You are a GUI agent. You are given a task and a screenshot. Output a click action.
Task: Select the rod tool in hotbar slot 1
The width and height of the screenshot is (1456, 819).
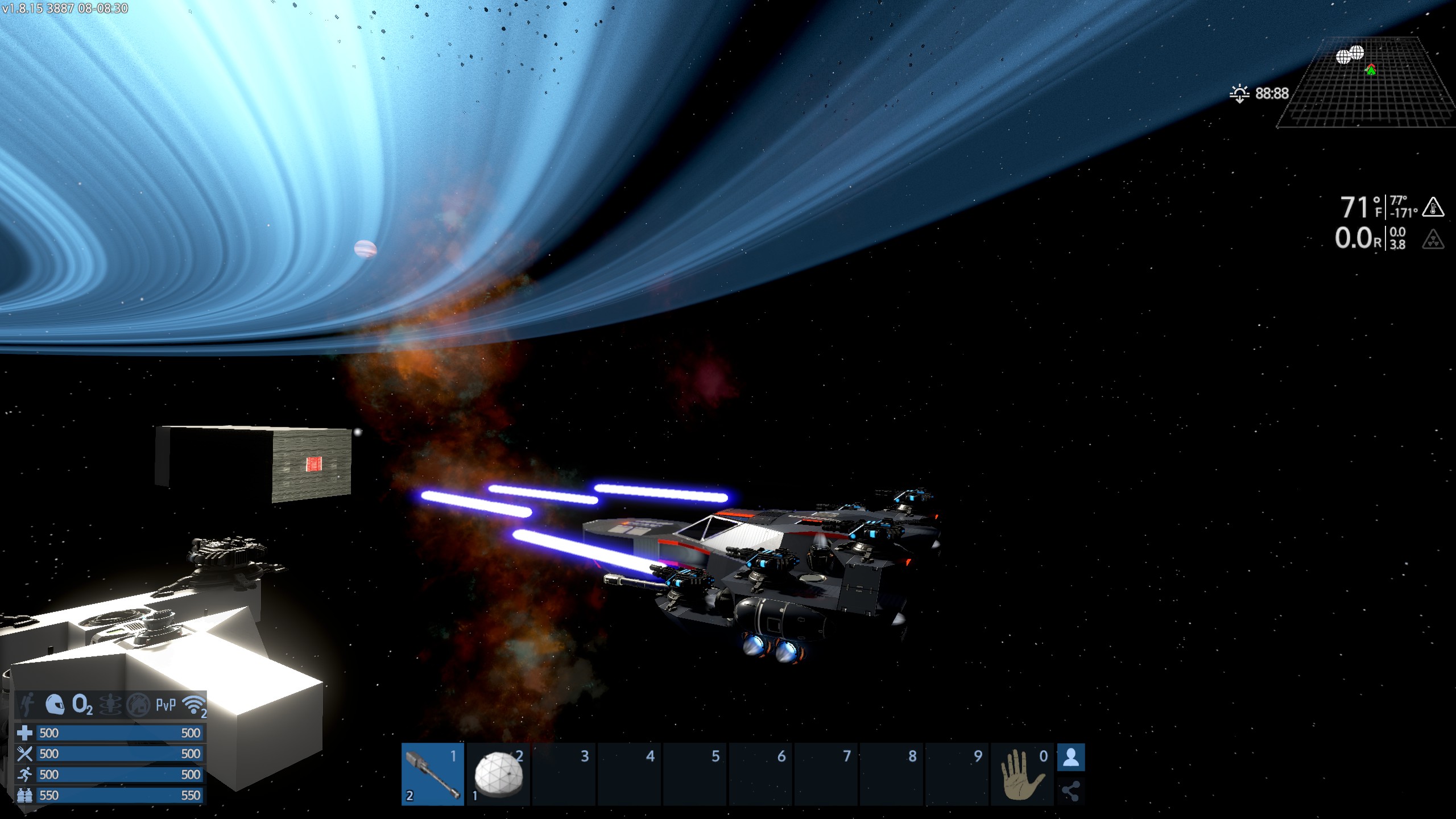pos(433,774)
